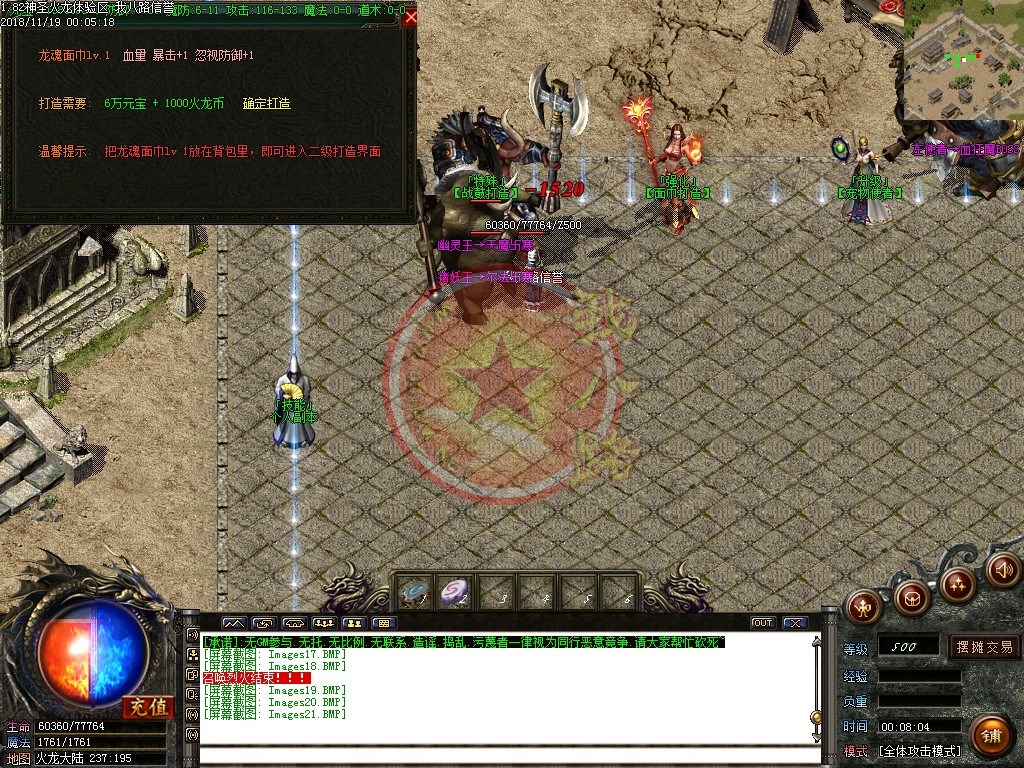1024x768 pixels.
Task: Open the shop with the orange 铺 button
Action: click(x=990, y=736)
